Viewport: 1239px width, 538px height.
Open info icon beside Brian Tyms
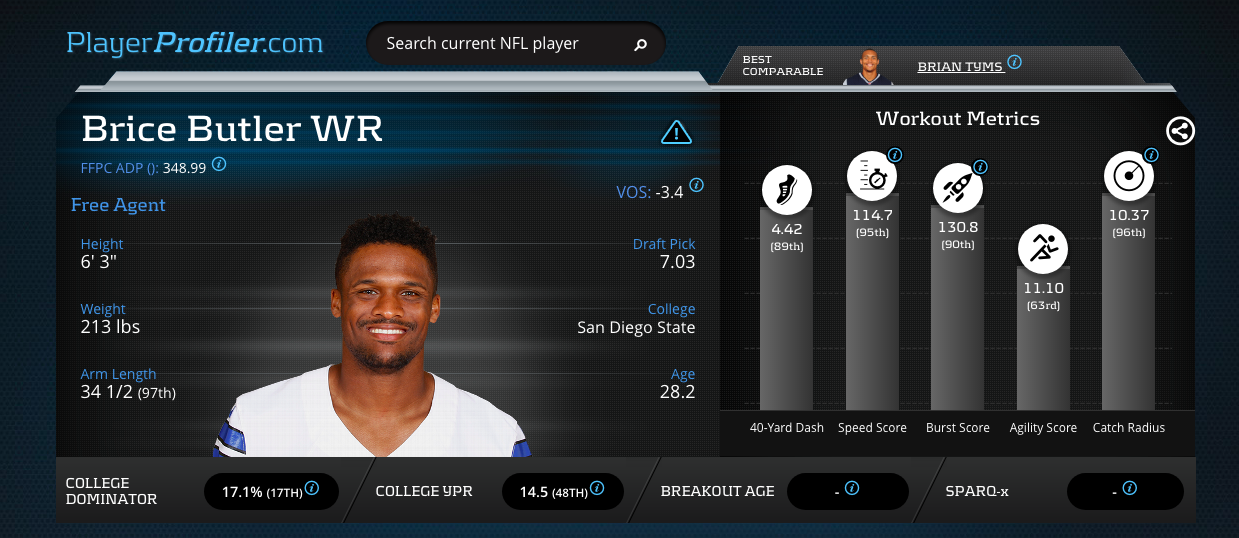click(x=1014, y=62)
